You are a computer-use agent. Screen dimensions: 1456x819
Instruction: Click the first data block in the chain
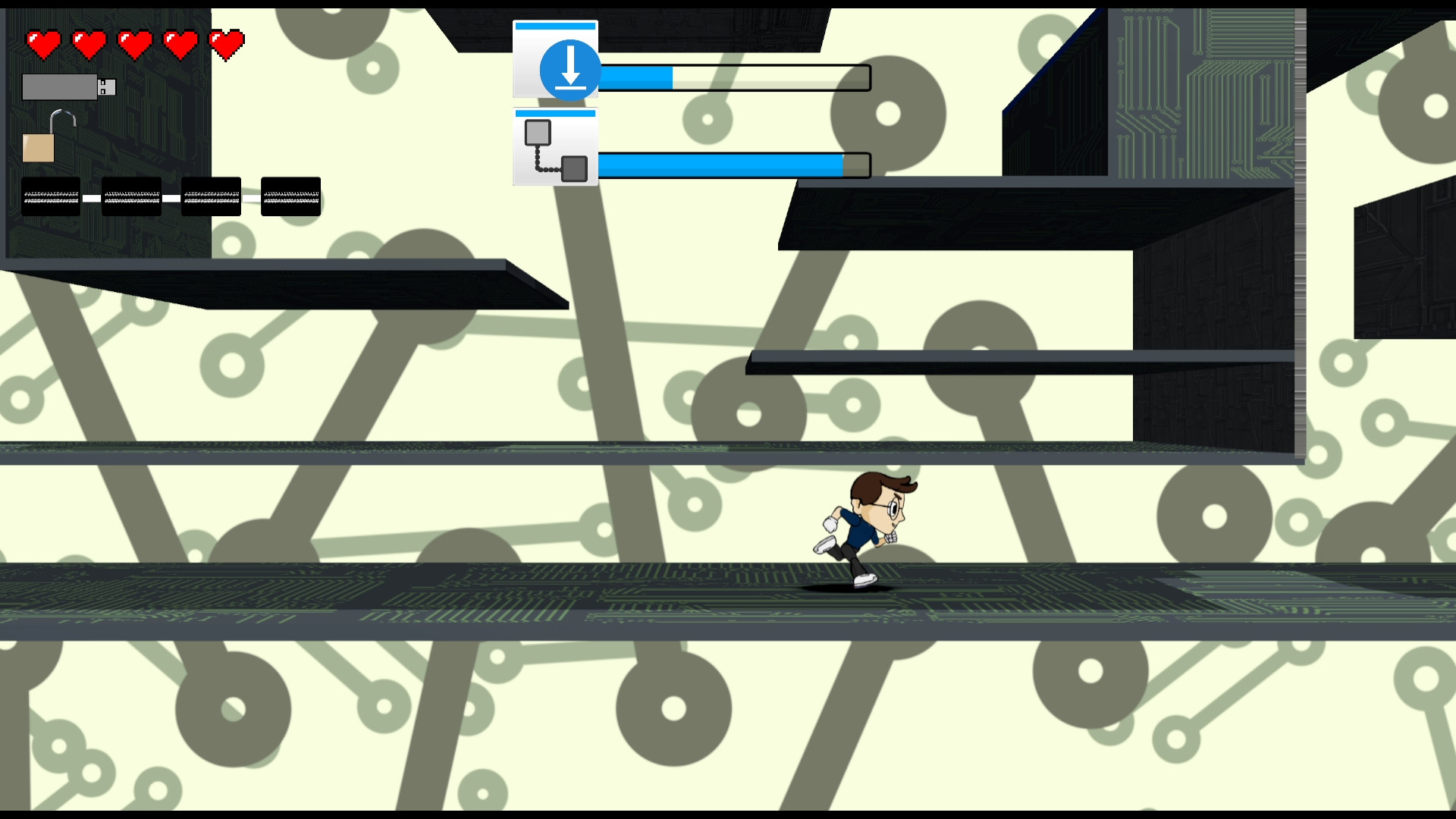point(50,196)
